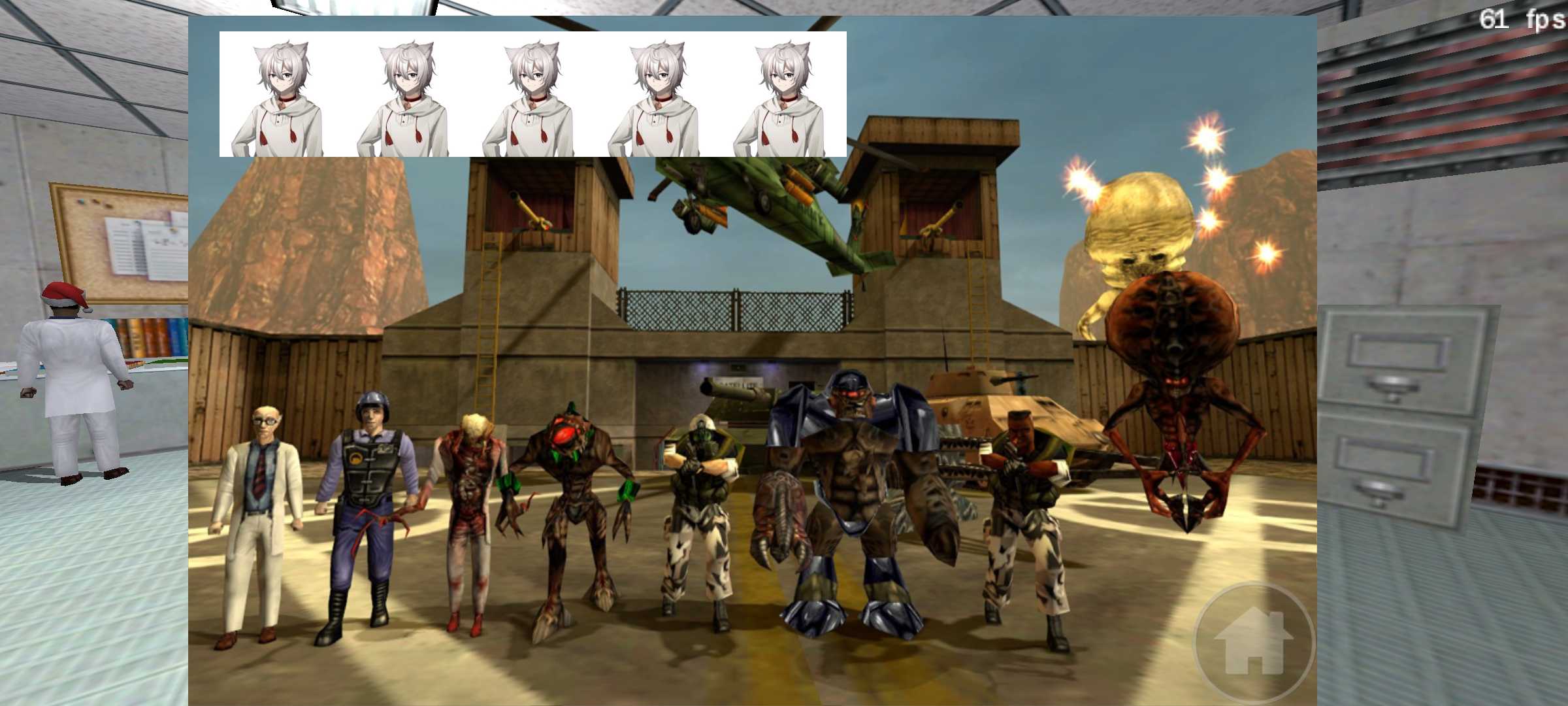Tap the translucent home button
Image resolution: width=1568 pixels, height=706 pixels.
[1253, 642]
